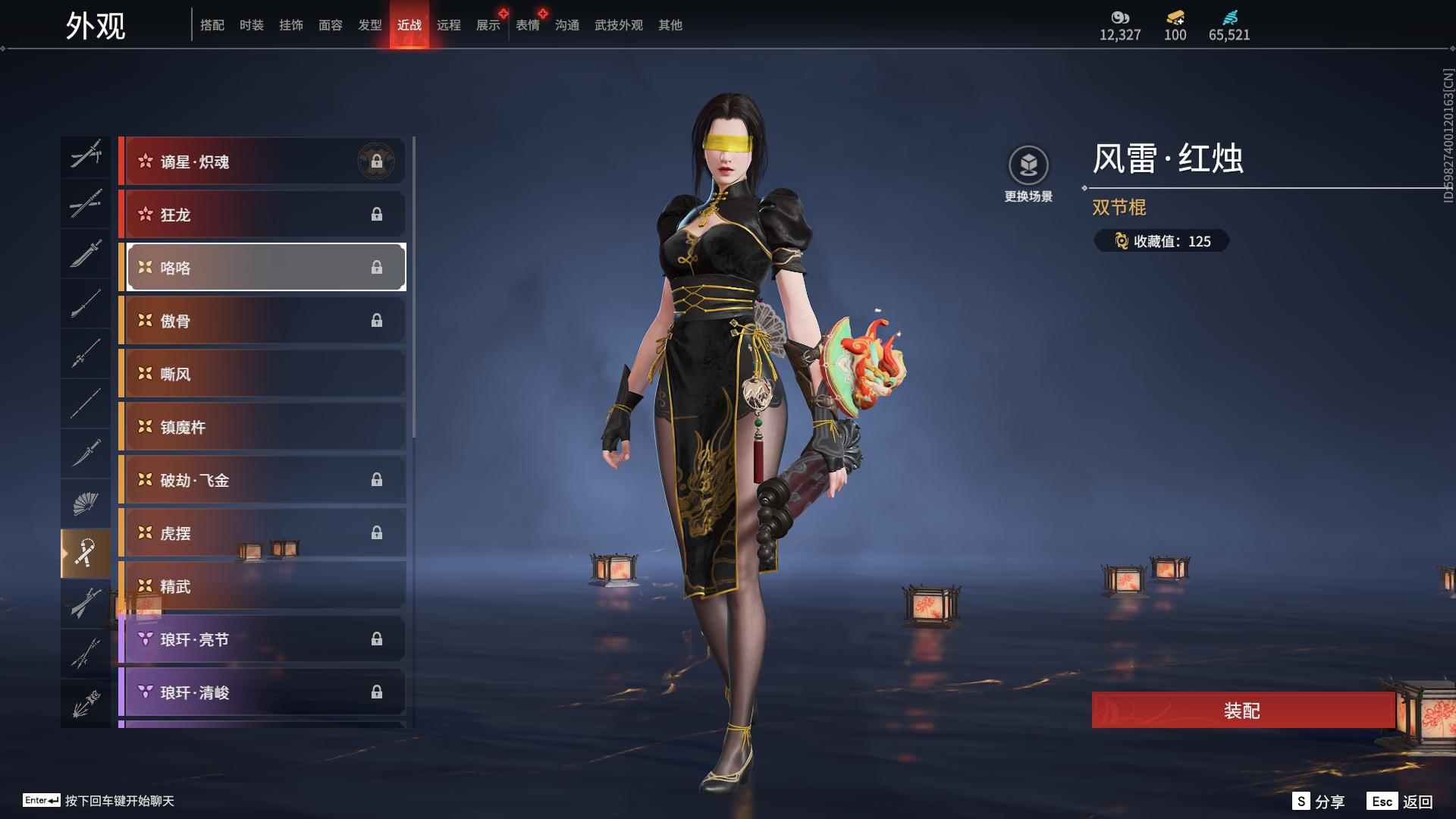Screen dimensions: 1456x819
Task: Switch to the 时装 tab
Action: [x=251, y=26]
